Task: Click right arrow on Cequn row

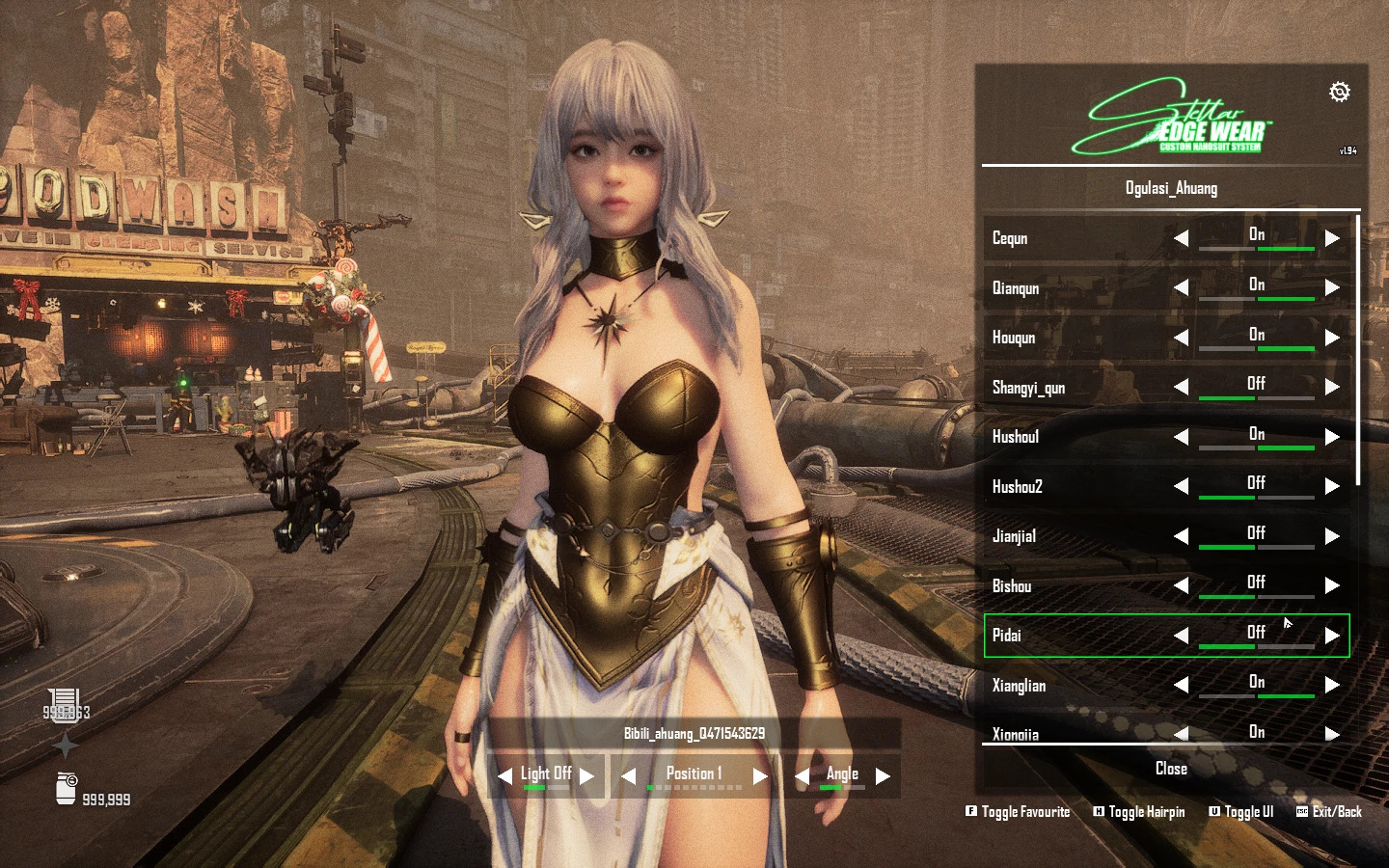Action: [x=1332, y=238]
